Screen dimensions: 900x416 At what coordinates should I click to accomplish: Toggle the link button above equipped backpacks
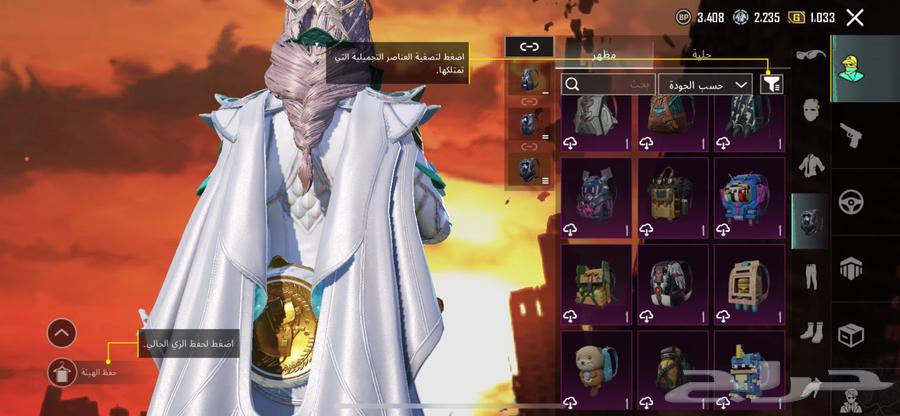(529, 46)
